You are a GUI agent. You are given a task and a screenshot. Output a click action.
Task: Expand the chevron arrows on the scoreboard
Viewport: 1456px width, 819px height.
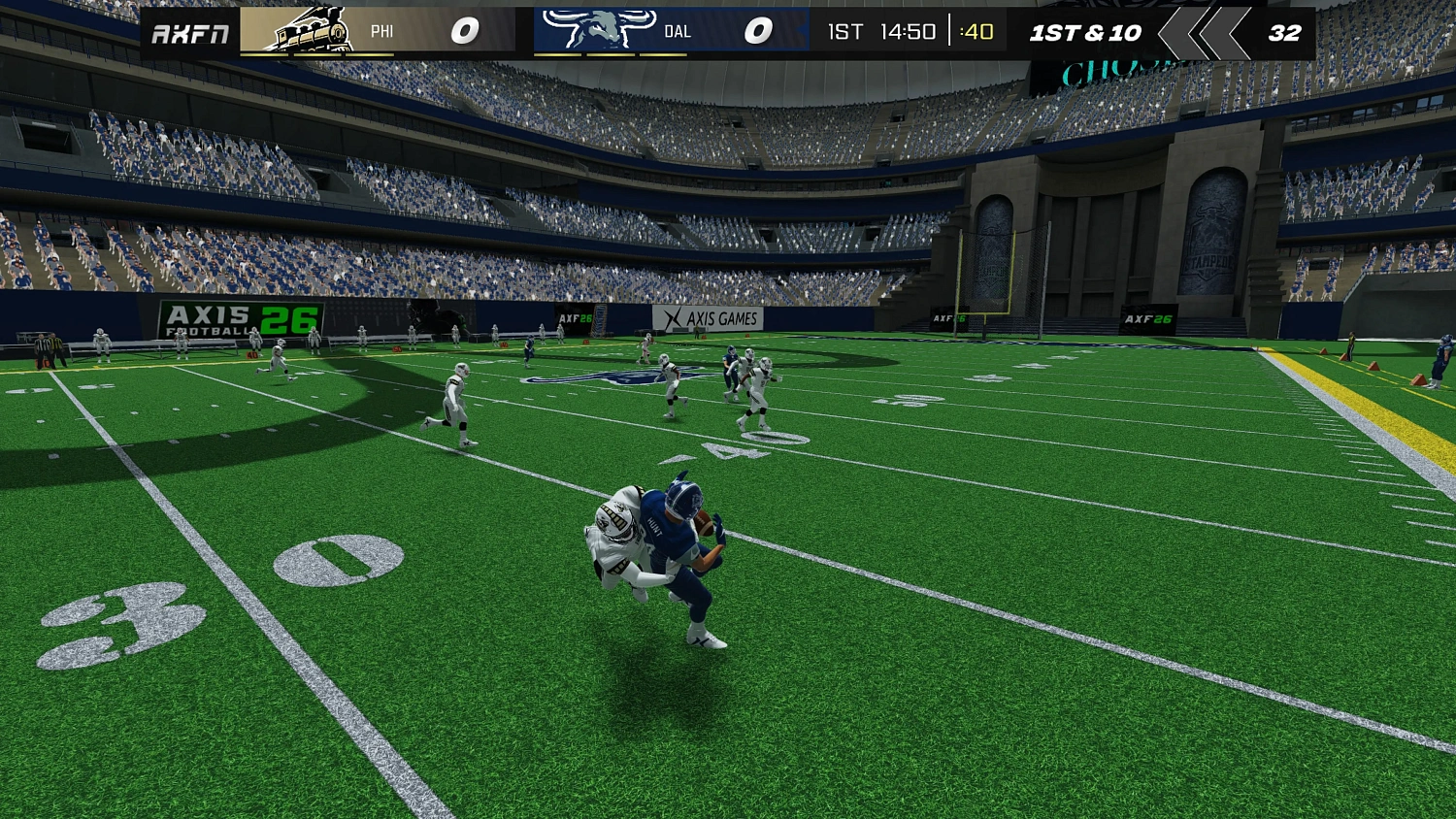coord(1204,30)
